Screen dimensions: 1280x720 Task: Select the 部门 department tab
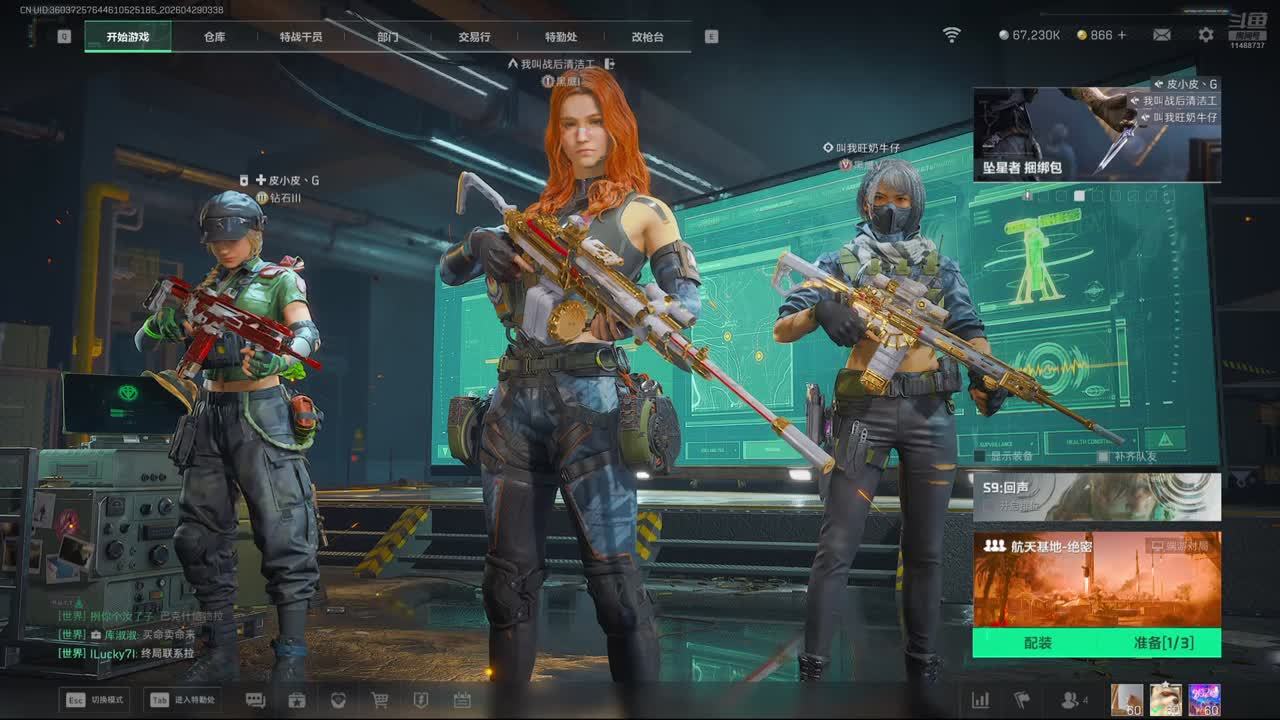(388, 37)
